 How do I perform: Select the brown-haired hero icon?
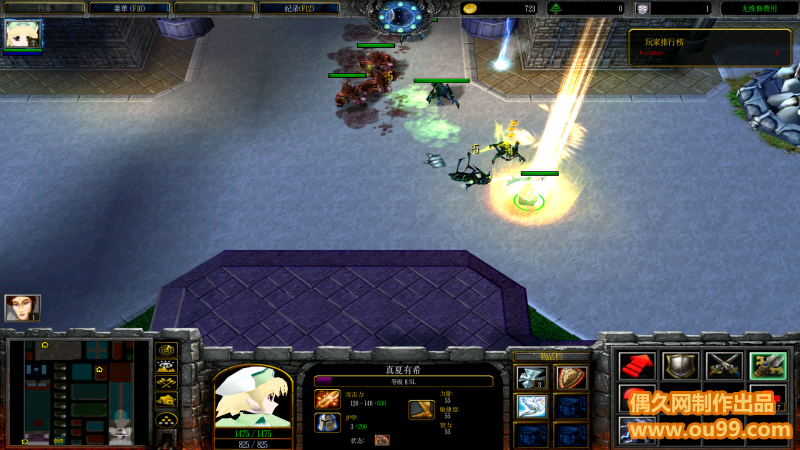click(x=21, y=307)
